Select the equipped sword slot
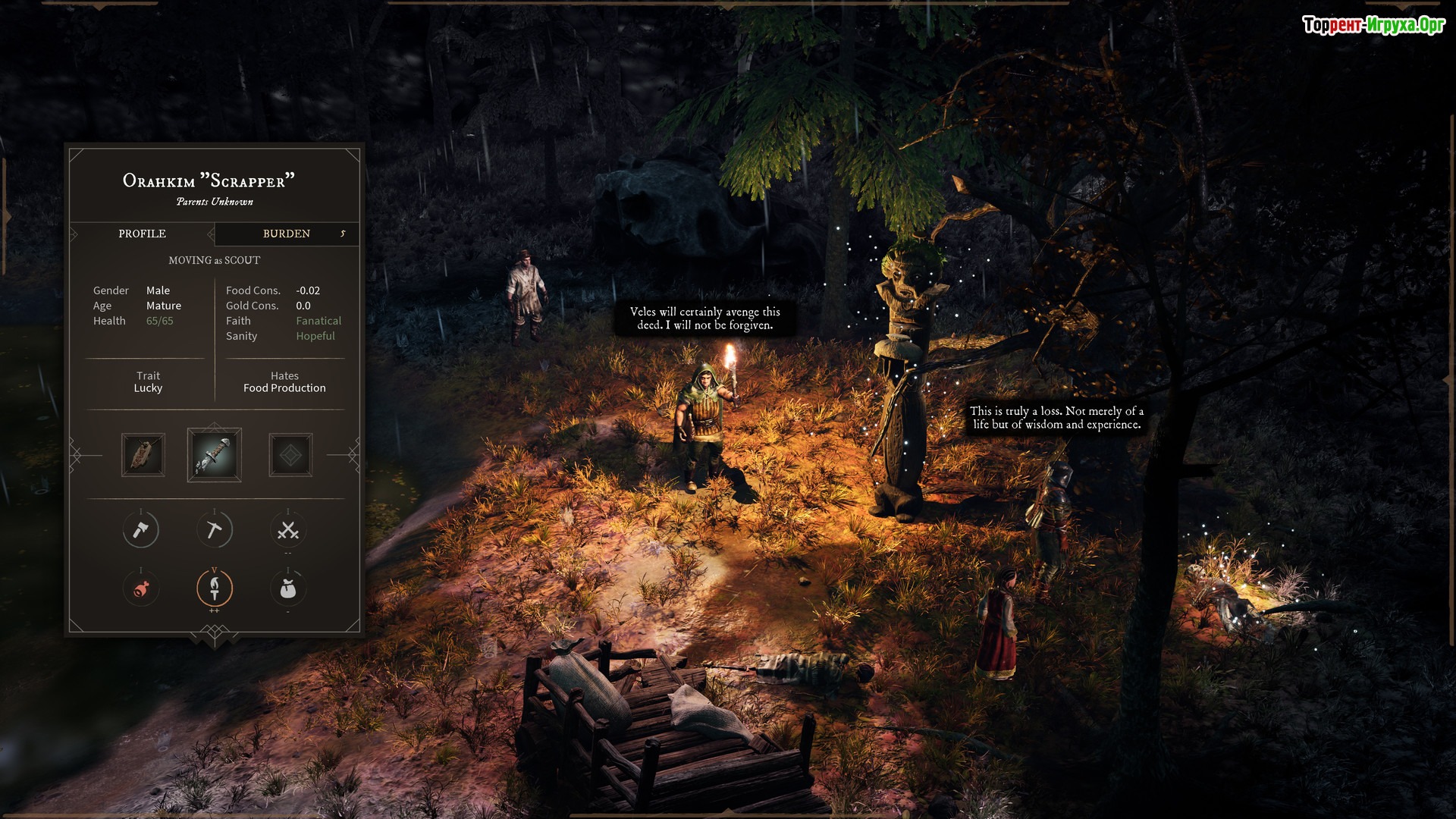Image resolution: width=1456 pixels, height=819 pixels. [215, 455]
